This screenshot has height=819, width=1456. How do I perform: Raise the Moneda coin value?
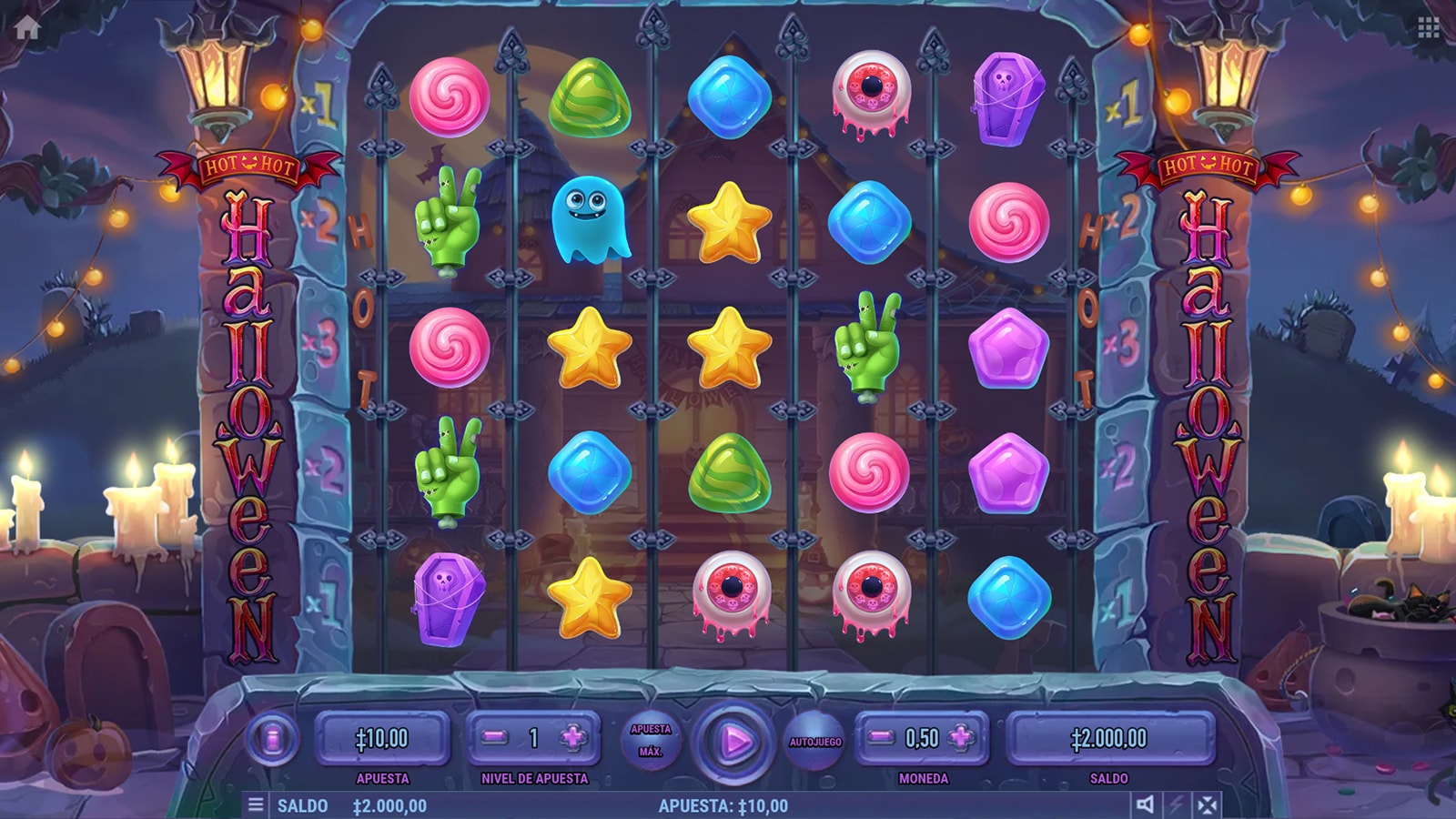tap(962, 738)
